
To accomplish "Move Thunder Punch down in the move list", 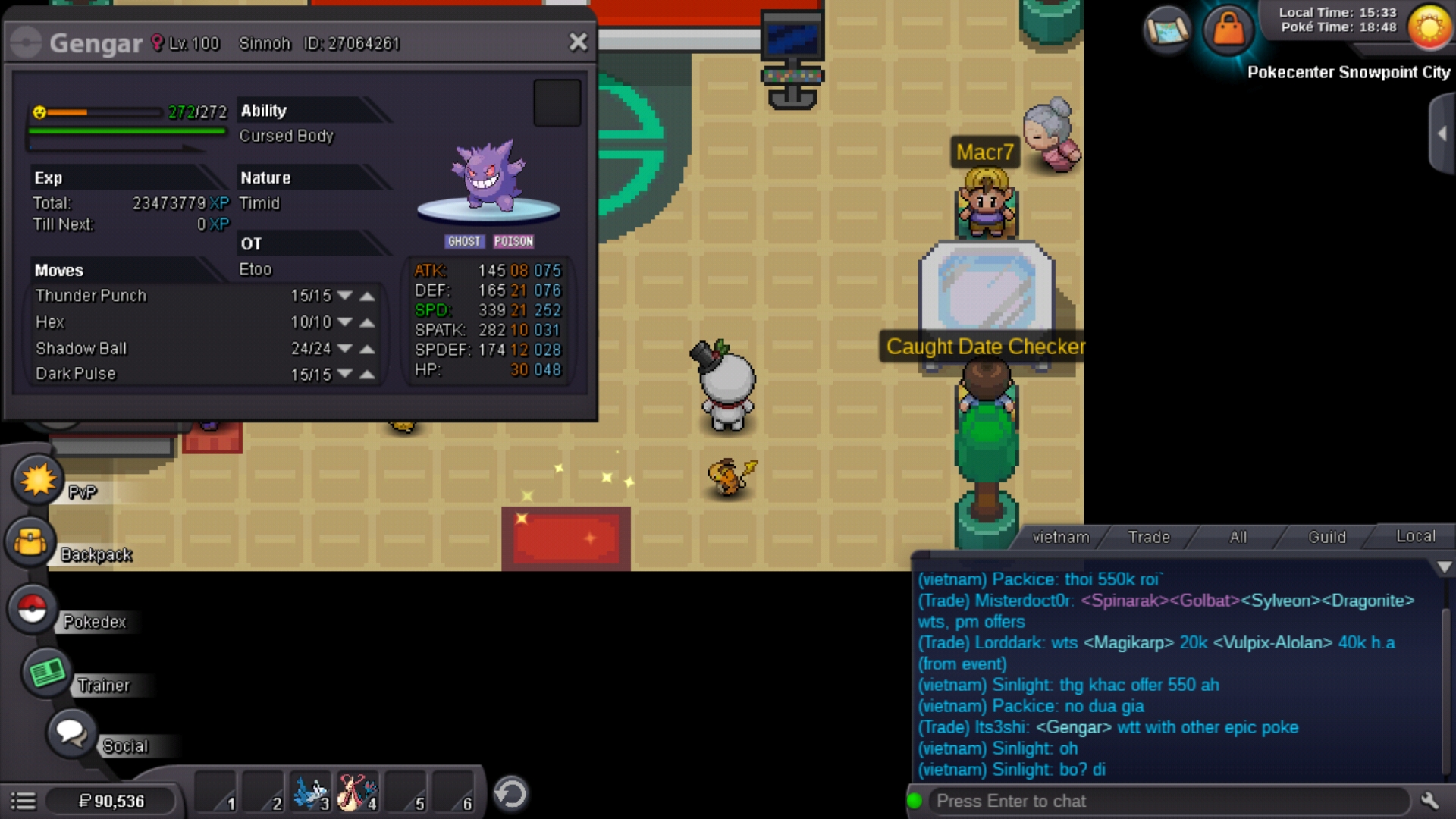I will (x=345, y=296).
